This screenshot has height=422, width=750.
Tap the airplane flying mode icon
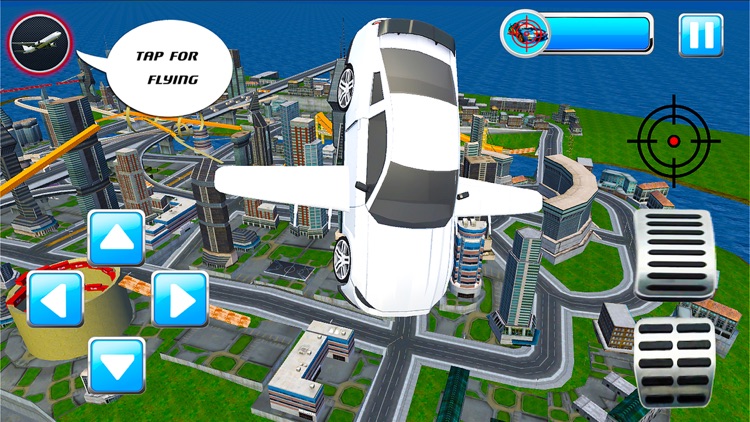click(x=39, y=42)
